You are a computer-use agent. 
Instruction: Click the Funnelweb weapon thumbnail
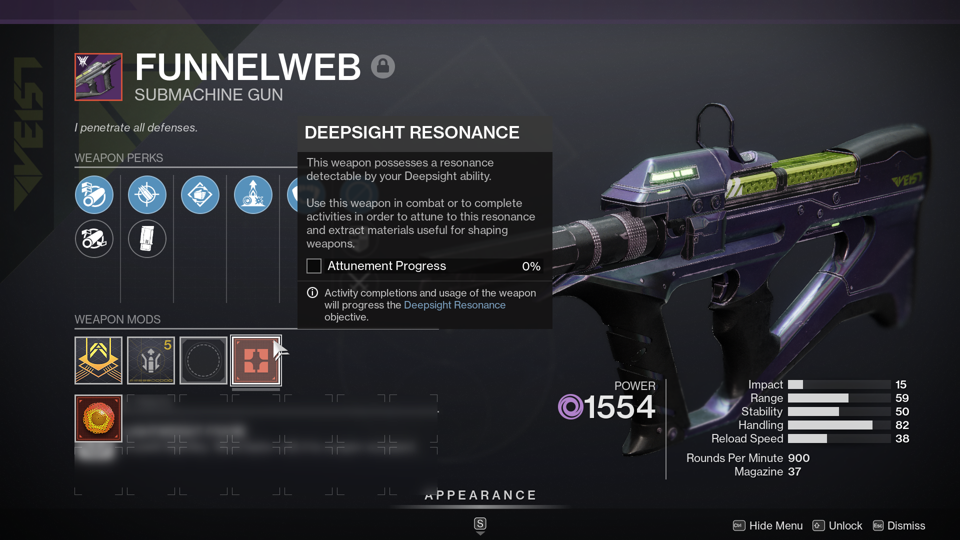coord(98,77)
